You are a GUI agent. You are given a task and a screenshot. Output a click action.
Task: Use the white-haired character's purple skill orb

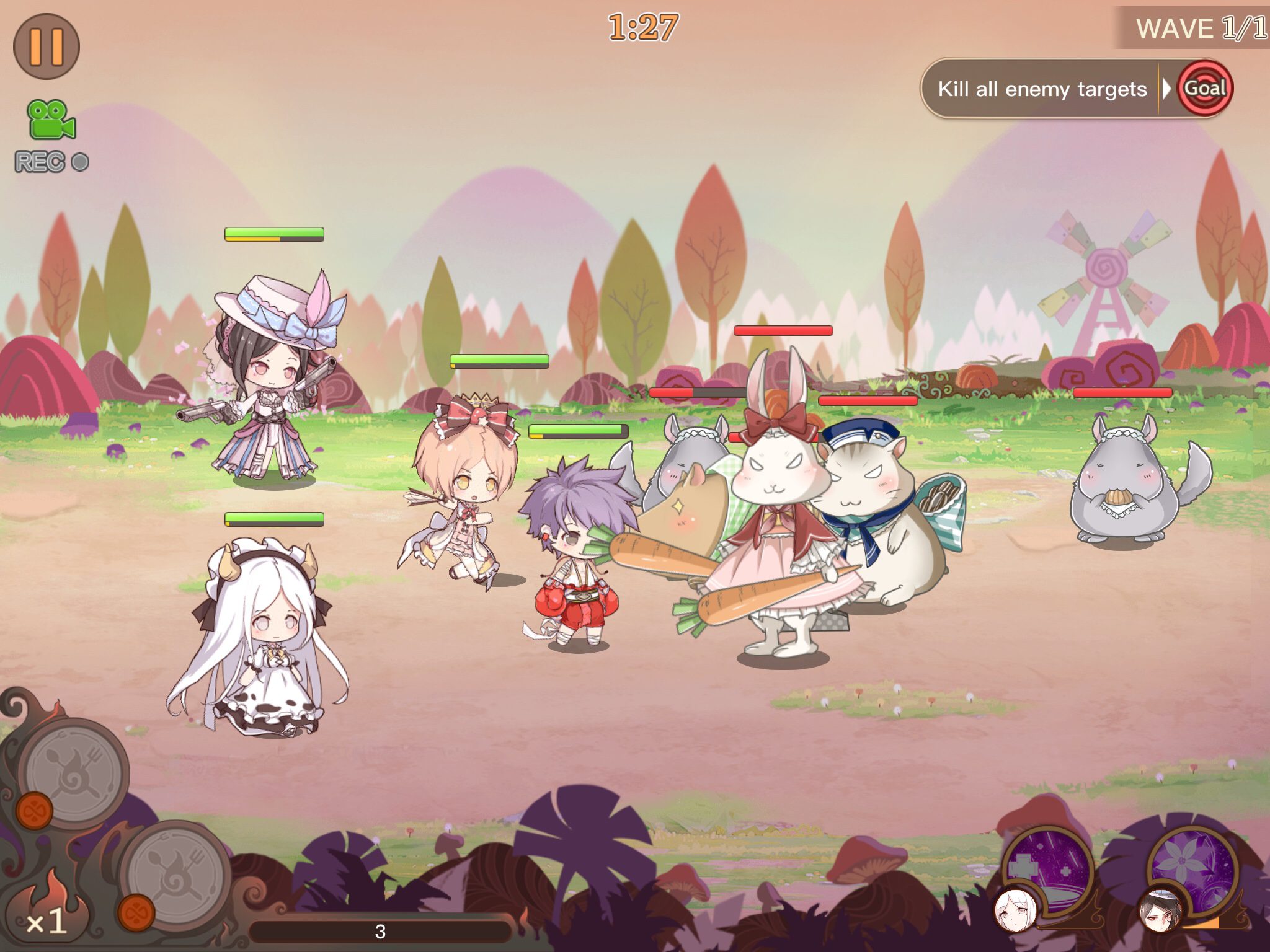[1048, 869]
